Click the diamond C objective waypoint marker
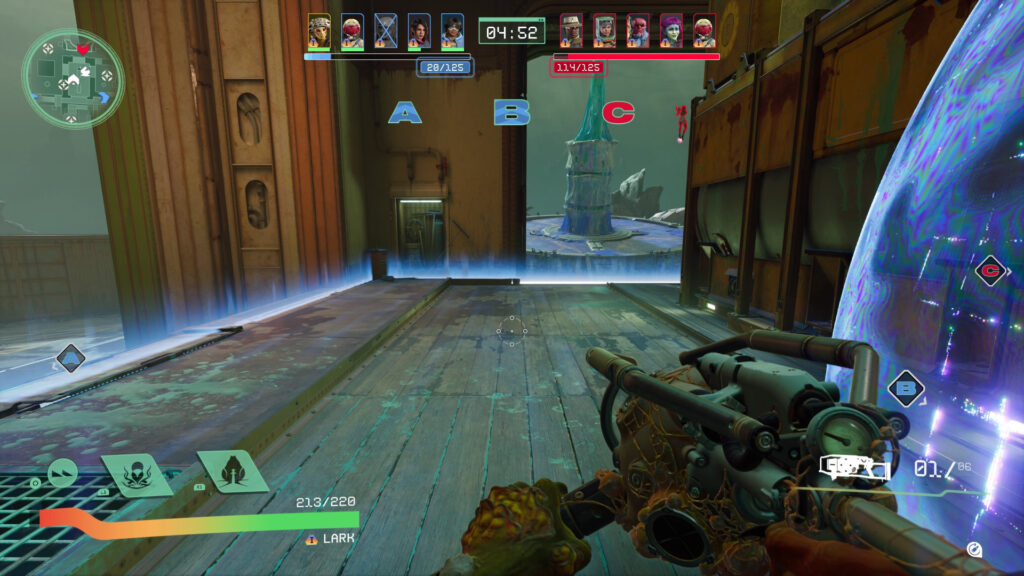 click(990, 270)
